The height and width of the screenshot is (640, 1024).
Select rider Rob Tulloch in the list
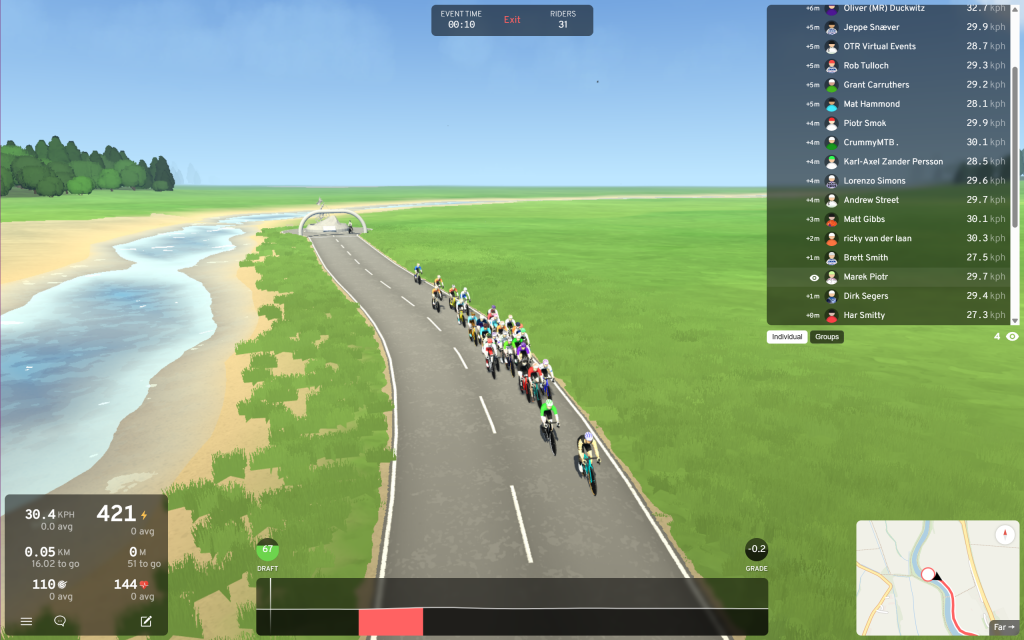pos(866,66)
